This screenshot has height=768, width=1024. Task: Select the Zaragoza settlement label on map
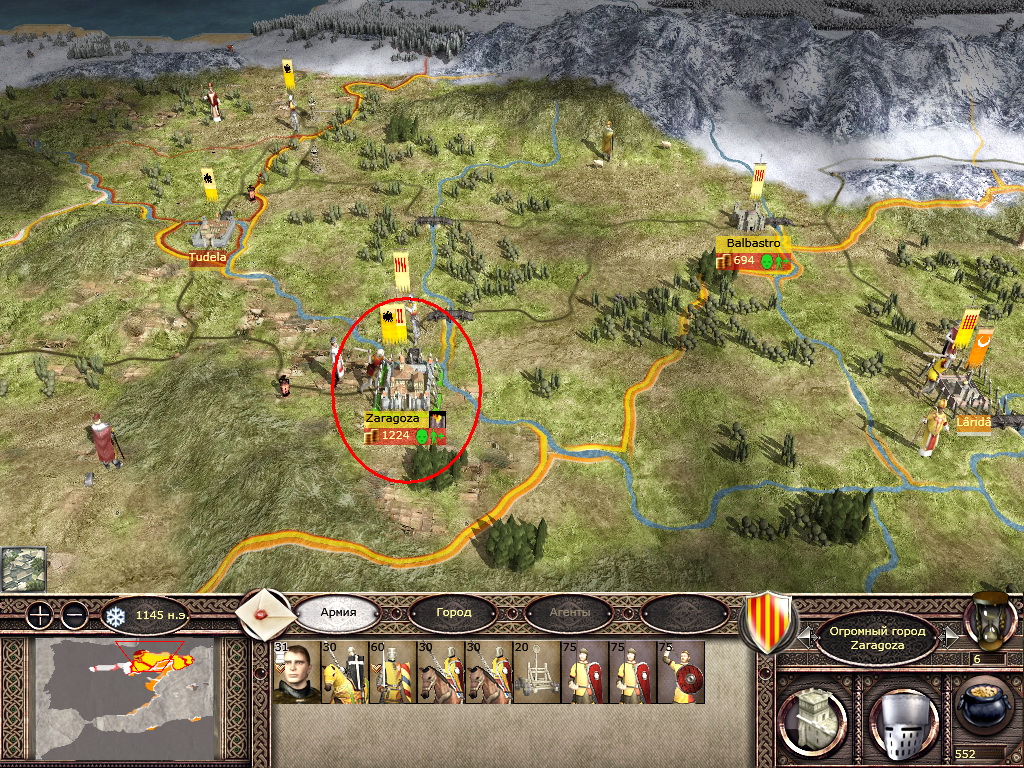(392, 418)
